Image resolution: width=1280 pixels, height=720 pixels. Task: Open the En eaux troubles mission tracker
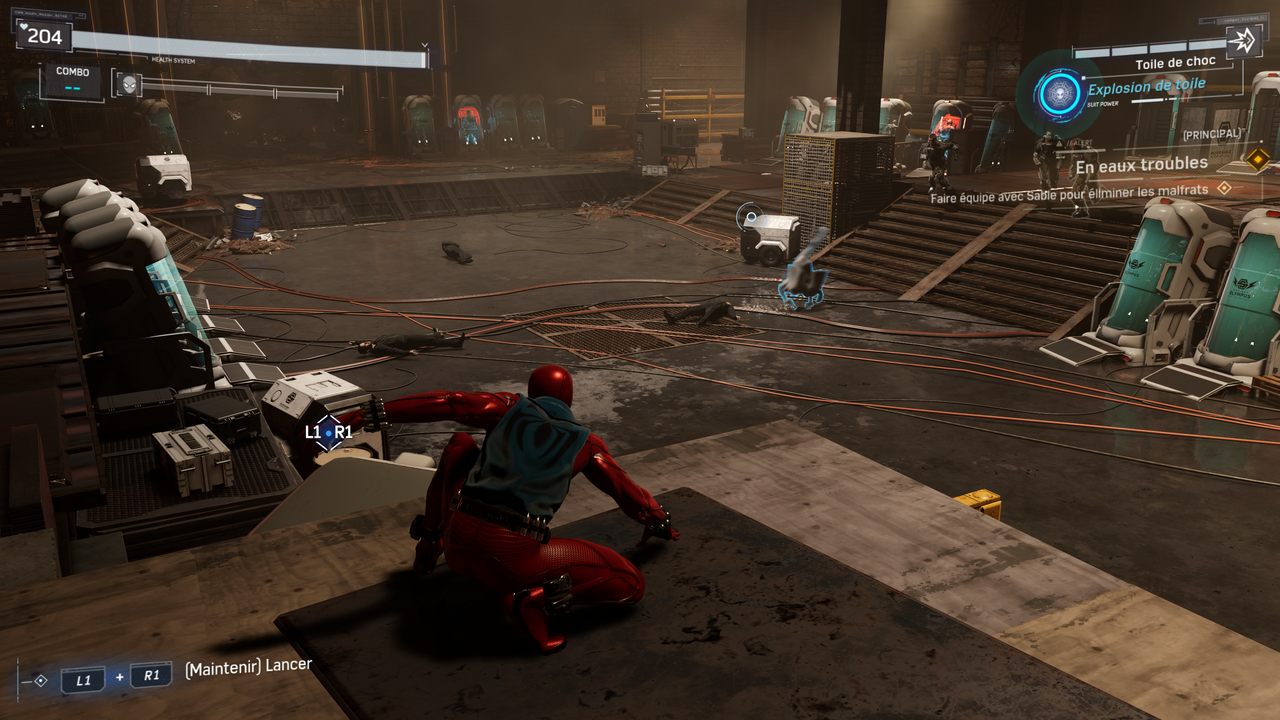[1141, 164]
